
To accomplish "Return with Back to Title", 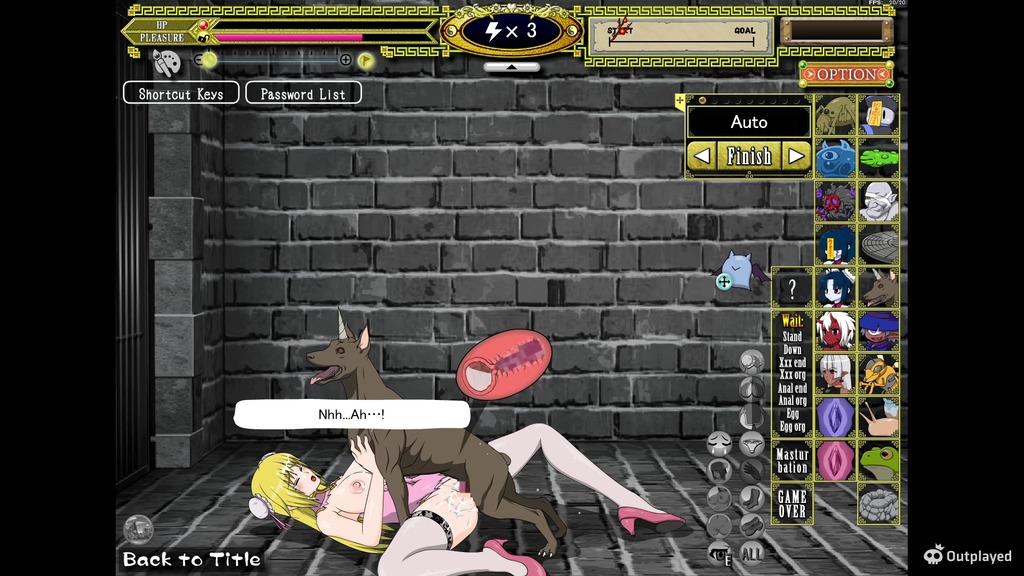I will 192,559.
